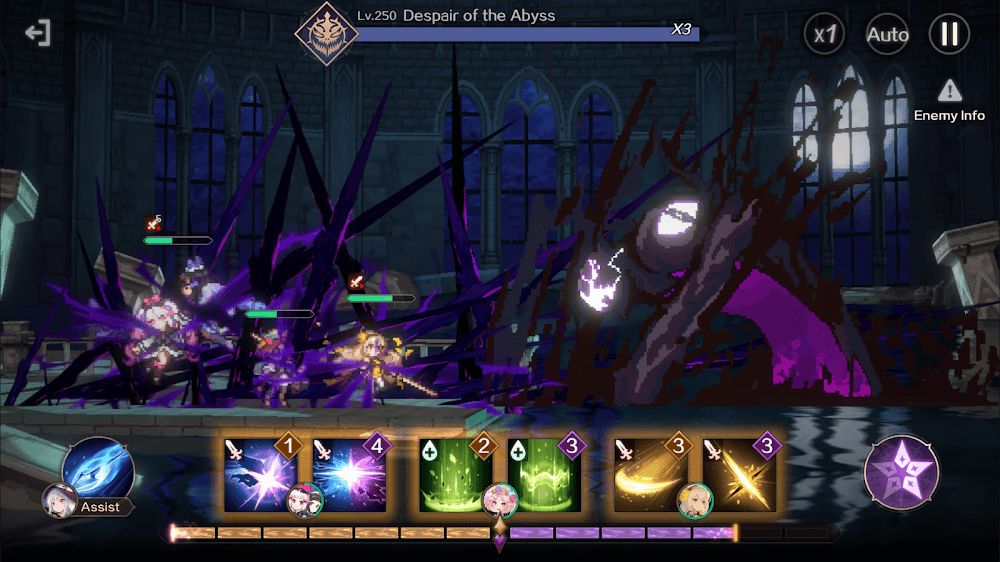Activate the golden diagonal strike skill card
Image resolution: width=1000 pixels, height=562 pixels.
click(x=740, y=474)
